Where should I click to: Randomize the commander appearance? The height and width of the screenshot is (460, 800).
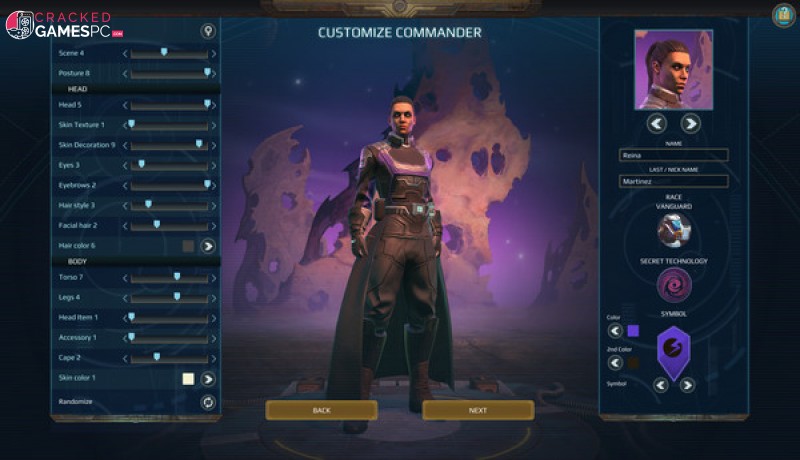208,402
